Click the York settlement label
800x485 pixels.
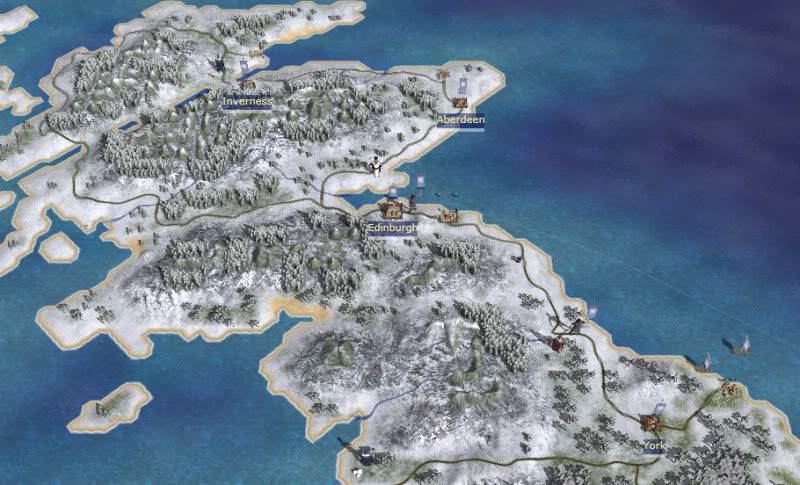654,444
